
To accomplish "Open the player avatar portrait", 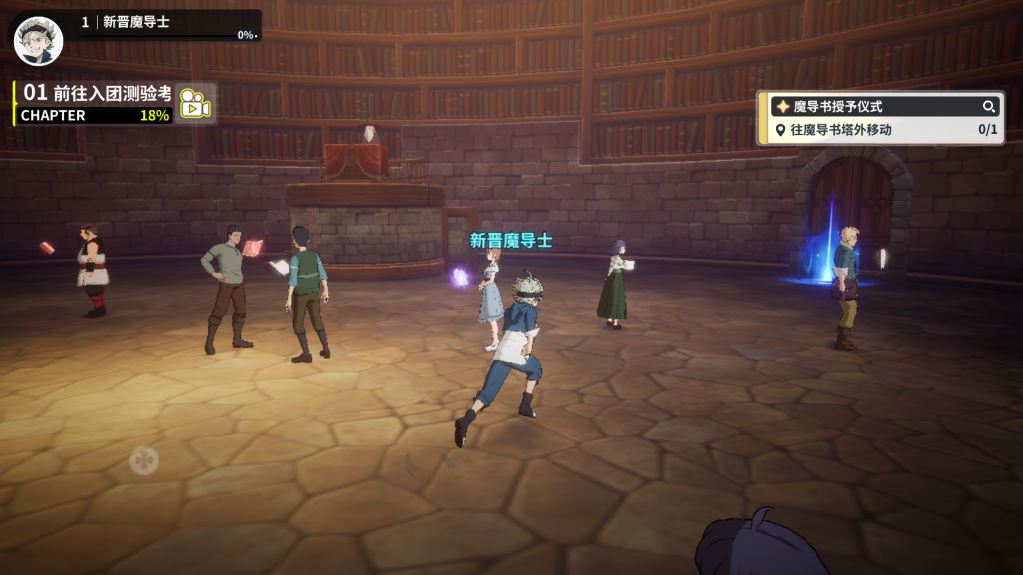I will 38,40.
